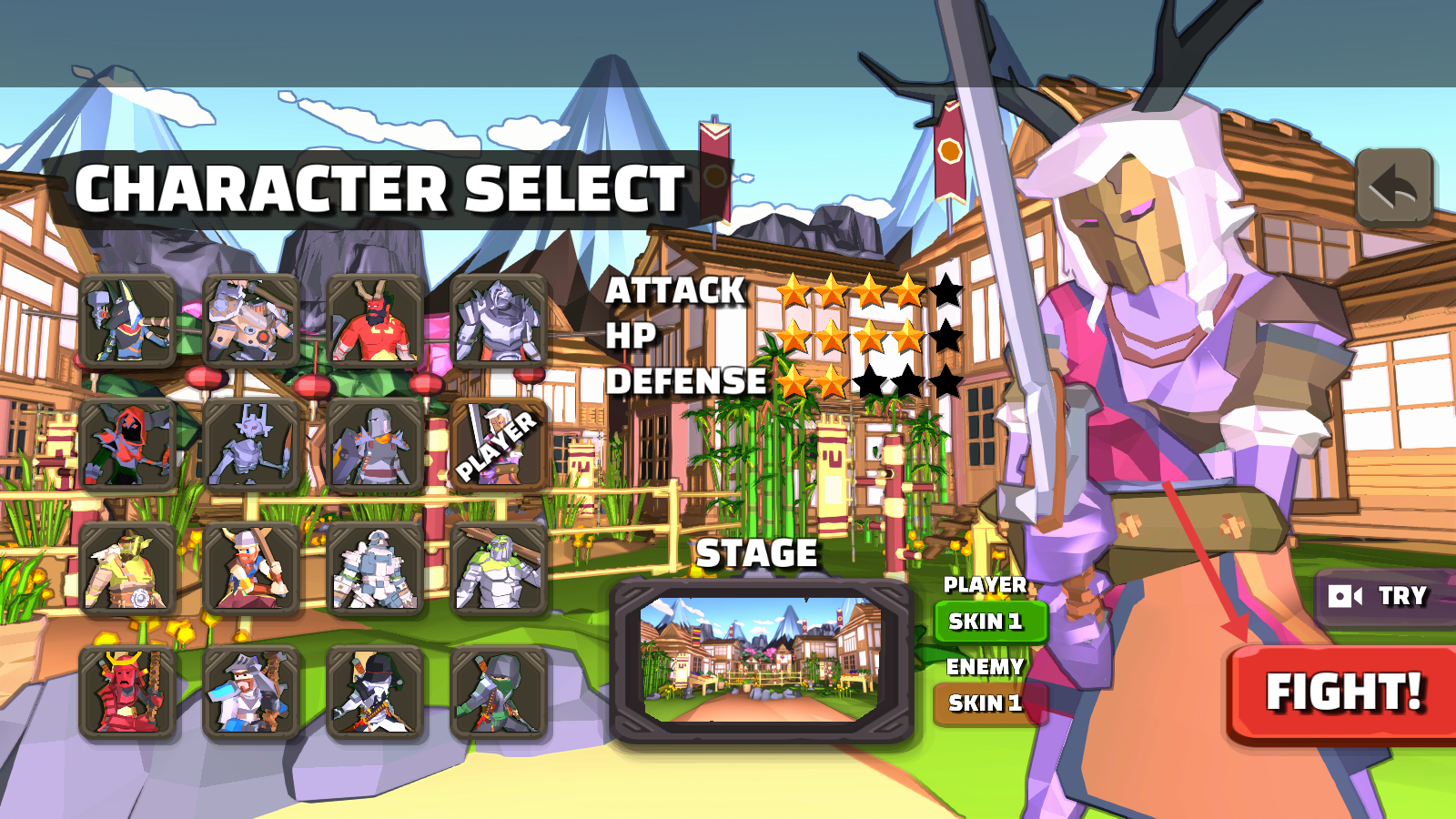The width and height of the screenshot is (1456, 819).
Task: Click the character tile marked PLAYER
Action: (x=499, y=446)
